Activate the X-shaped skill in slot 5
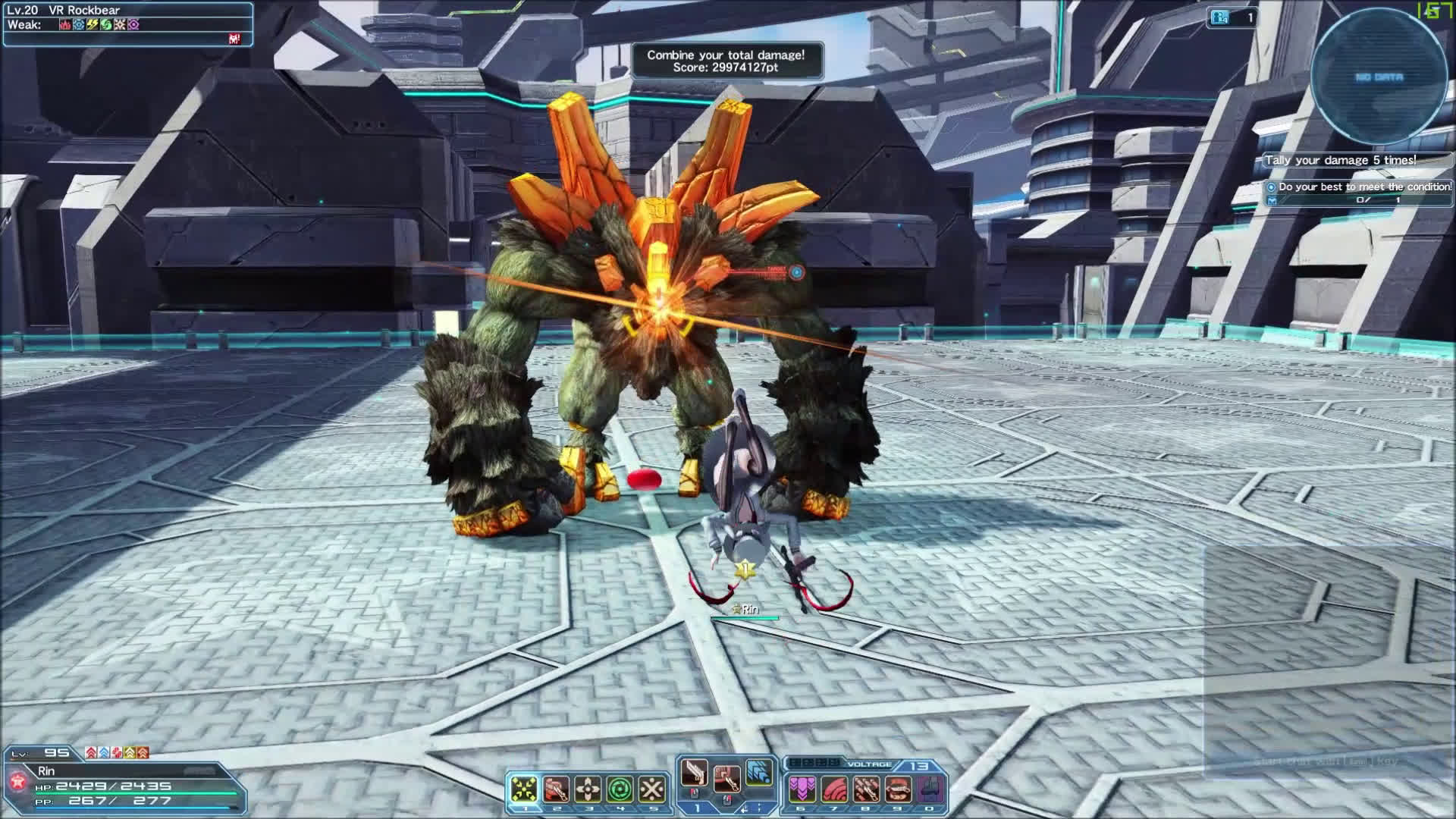The width and height of the screenshot is (1456, 819). click(652, 789)
